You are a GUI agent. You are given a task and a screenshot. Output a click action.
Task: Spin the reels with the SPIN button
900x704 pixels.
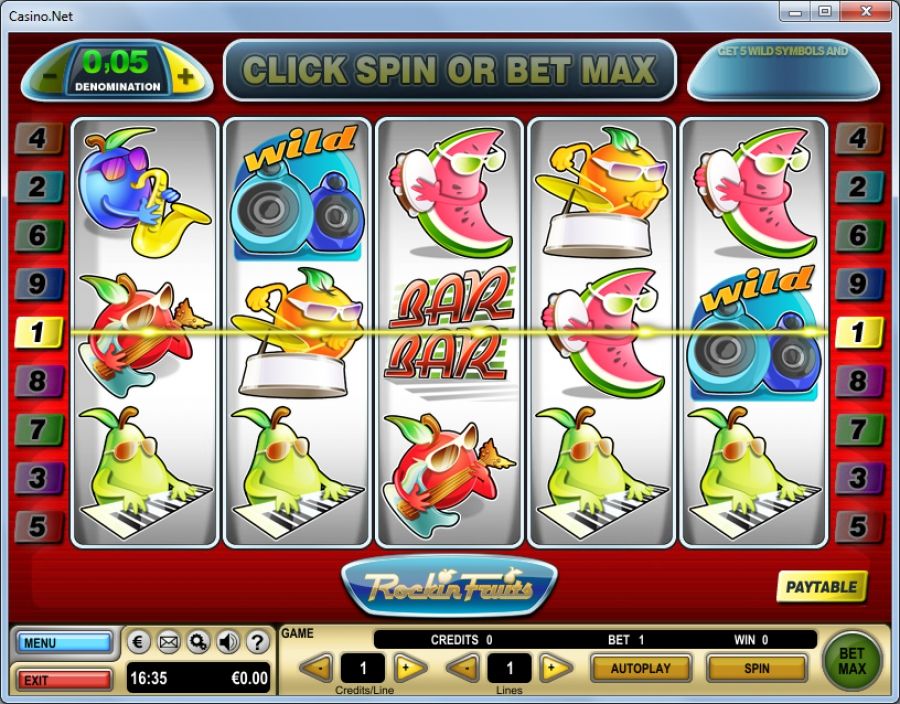pos(756,667)
